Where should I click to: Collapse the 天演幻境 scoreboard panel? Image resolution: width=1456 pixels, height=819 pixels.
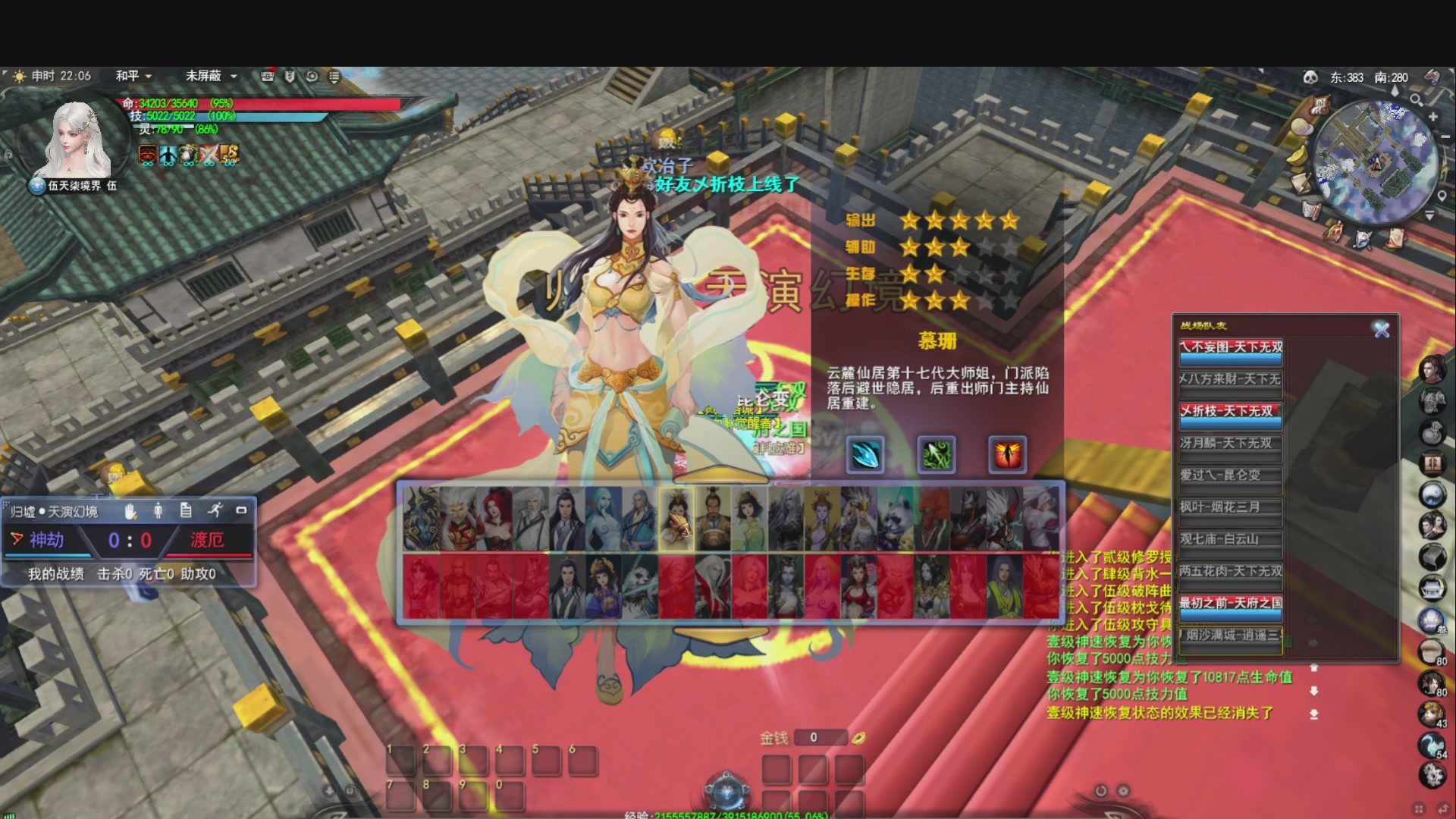pos(242,509)
